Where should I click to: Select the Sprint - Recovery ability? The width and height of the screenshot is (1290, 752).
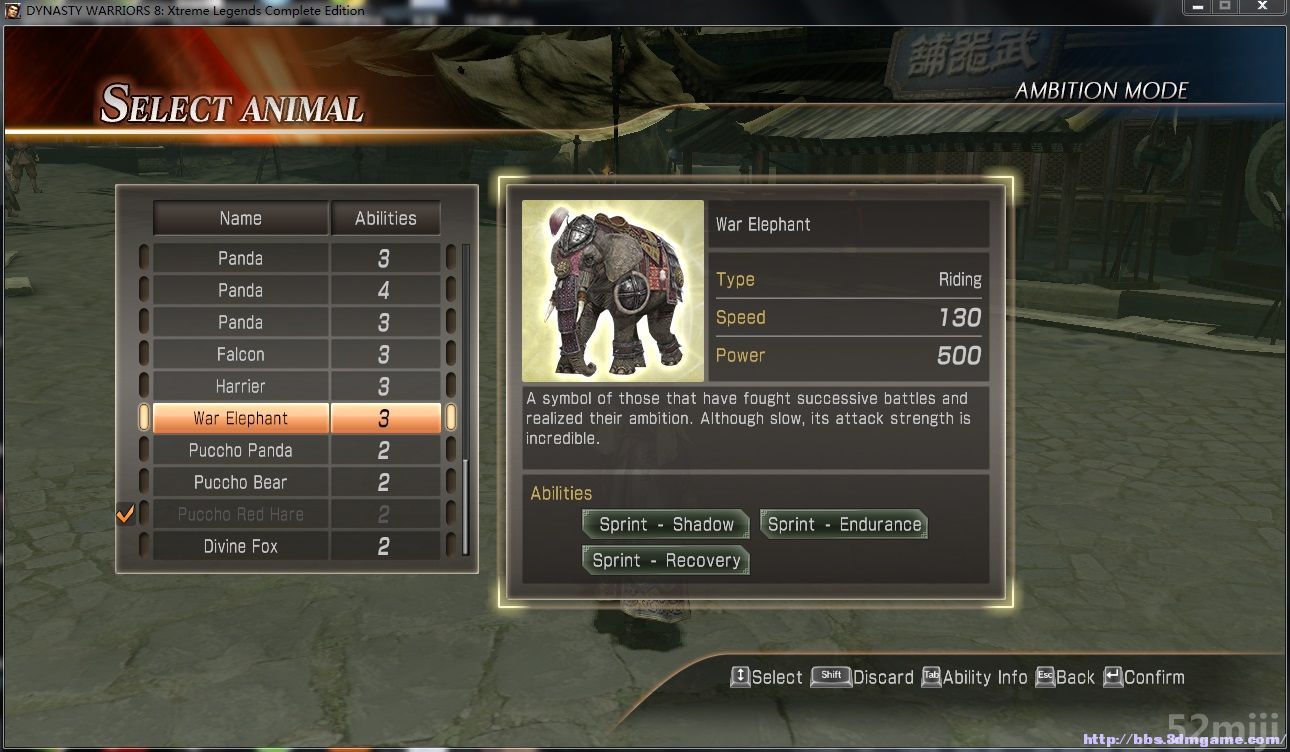point(666,561)
